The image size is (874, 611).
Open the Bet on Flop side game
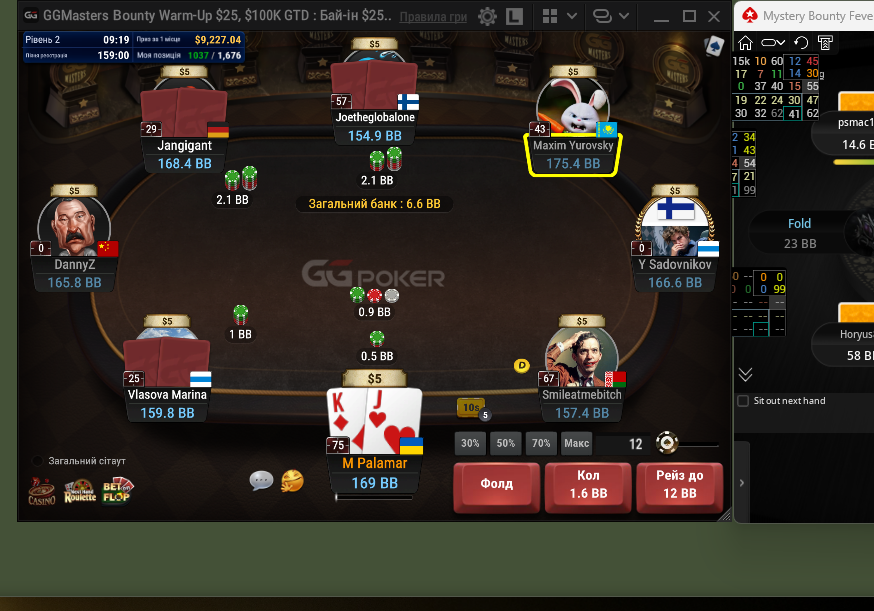[117, 490]
